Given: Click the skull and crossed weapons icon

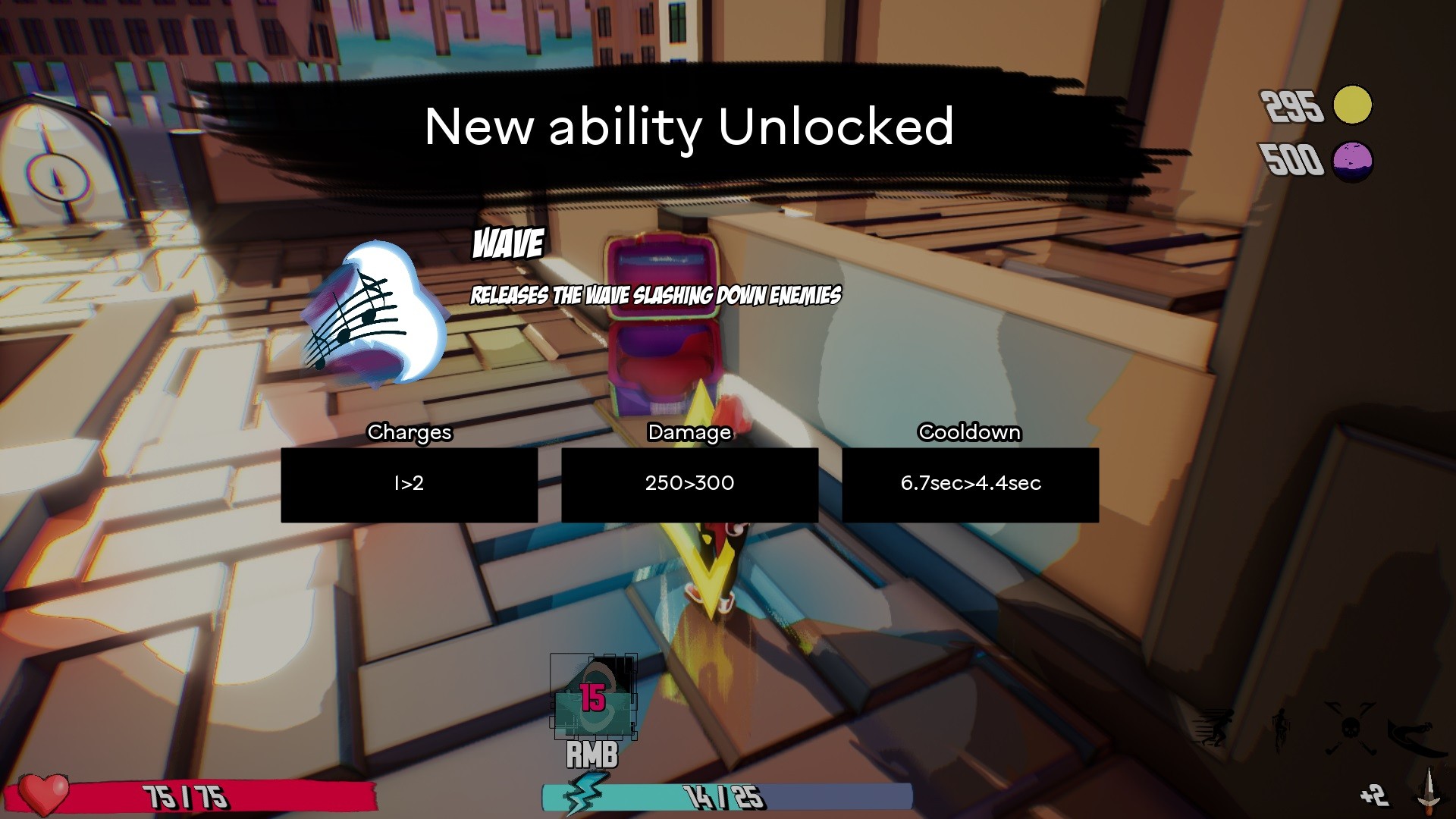Looking at the screenshot, I should click(x=1350, y=729).
